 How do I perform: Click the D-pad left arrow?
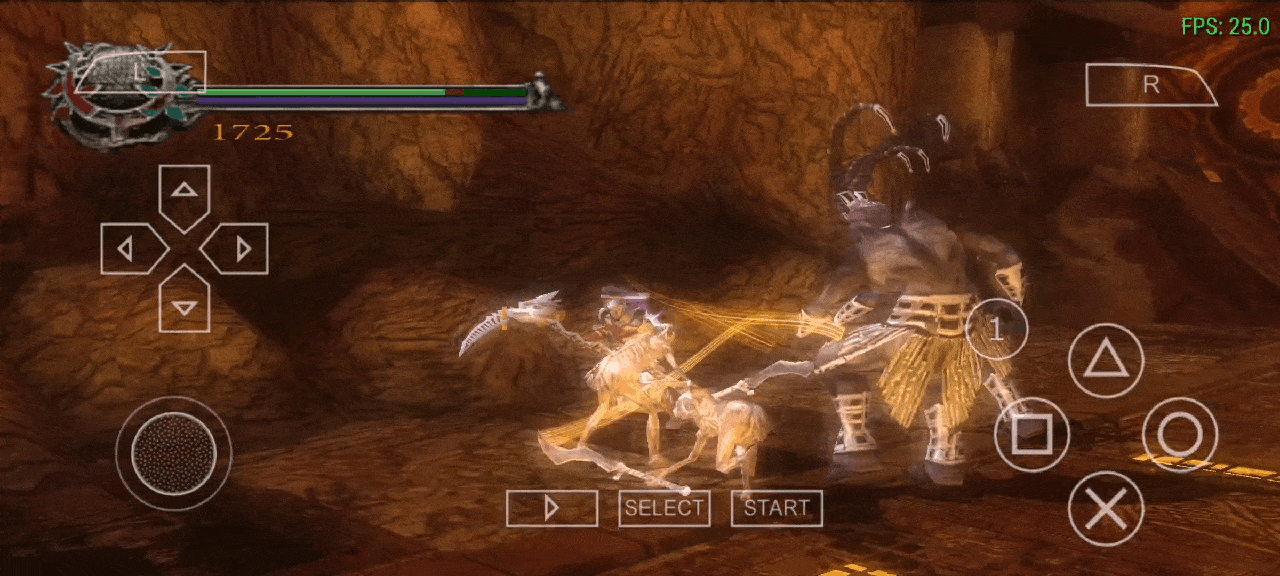click(x=130, y=249)
